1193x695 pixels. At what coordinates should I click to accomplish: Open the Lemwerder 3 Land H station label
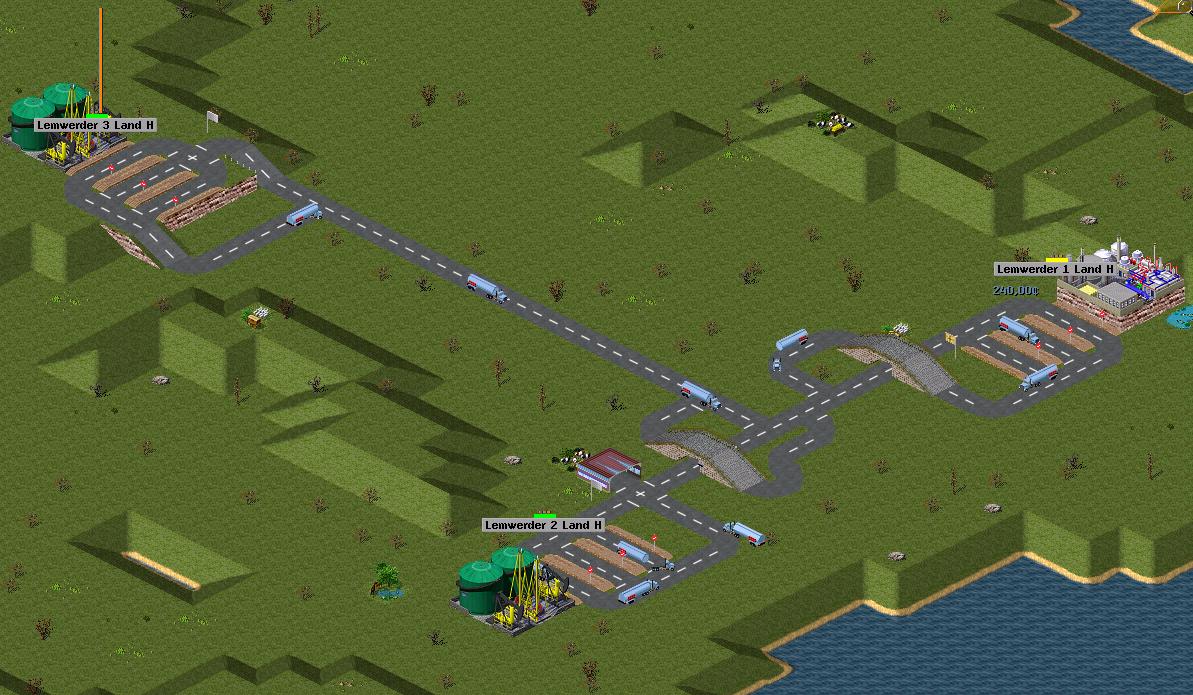[x=95, y=125]
